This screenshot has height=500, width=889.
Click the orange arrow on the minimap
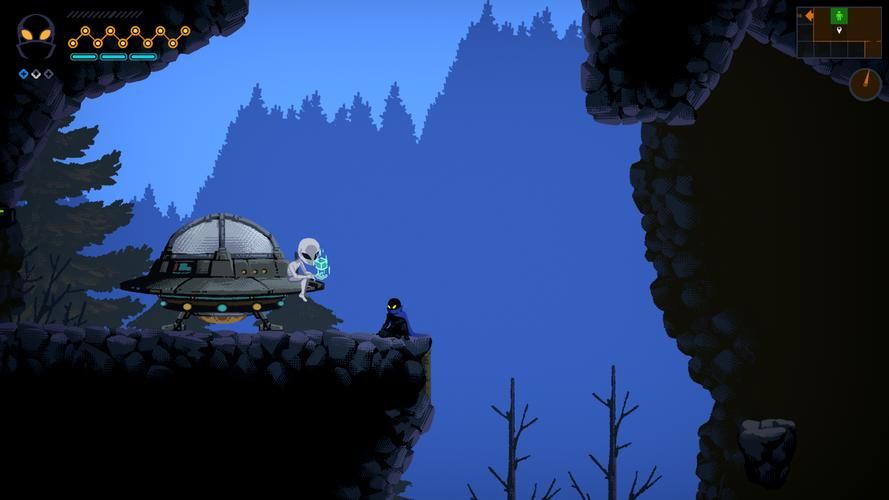click(x=809, y=16)
